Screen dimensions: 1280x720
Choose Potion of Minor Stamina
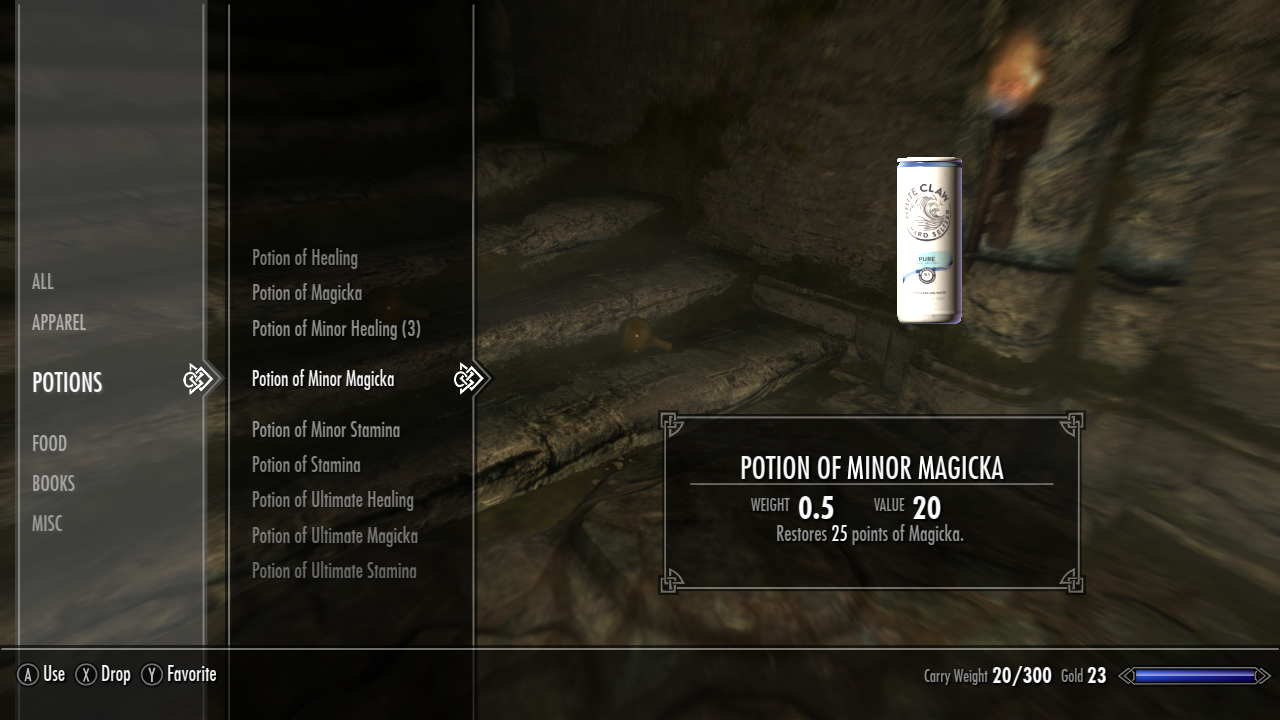(326, 430)
